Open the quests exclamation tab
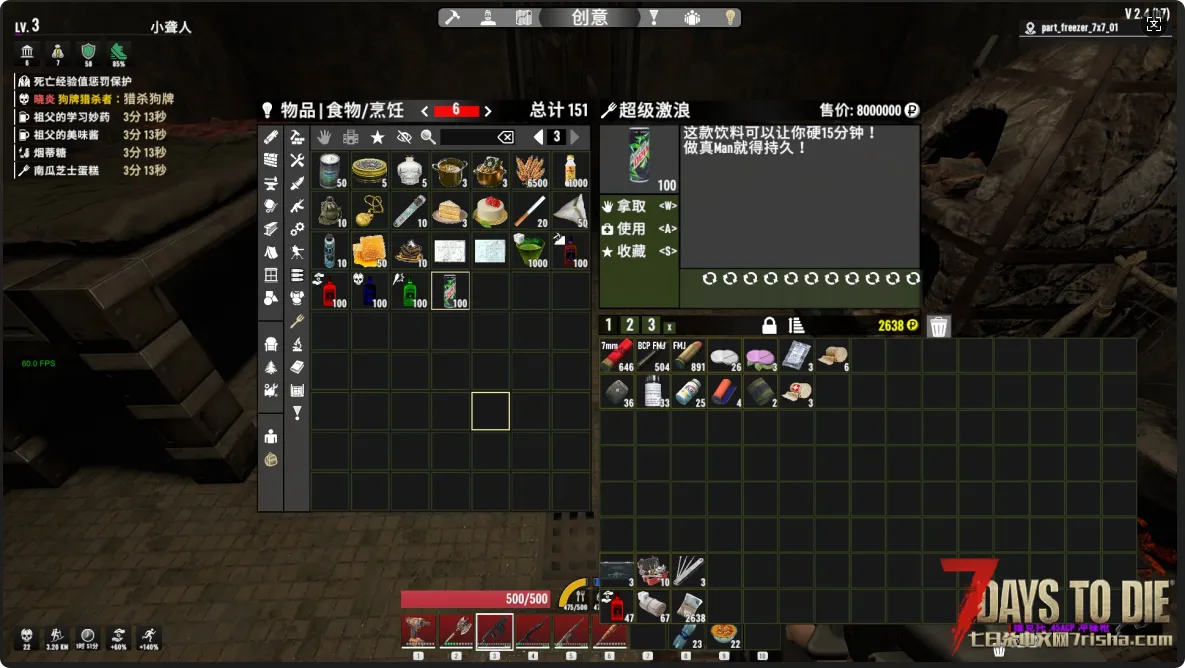This screenshot has height=668, width=1185. [653, 17]
